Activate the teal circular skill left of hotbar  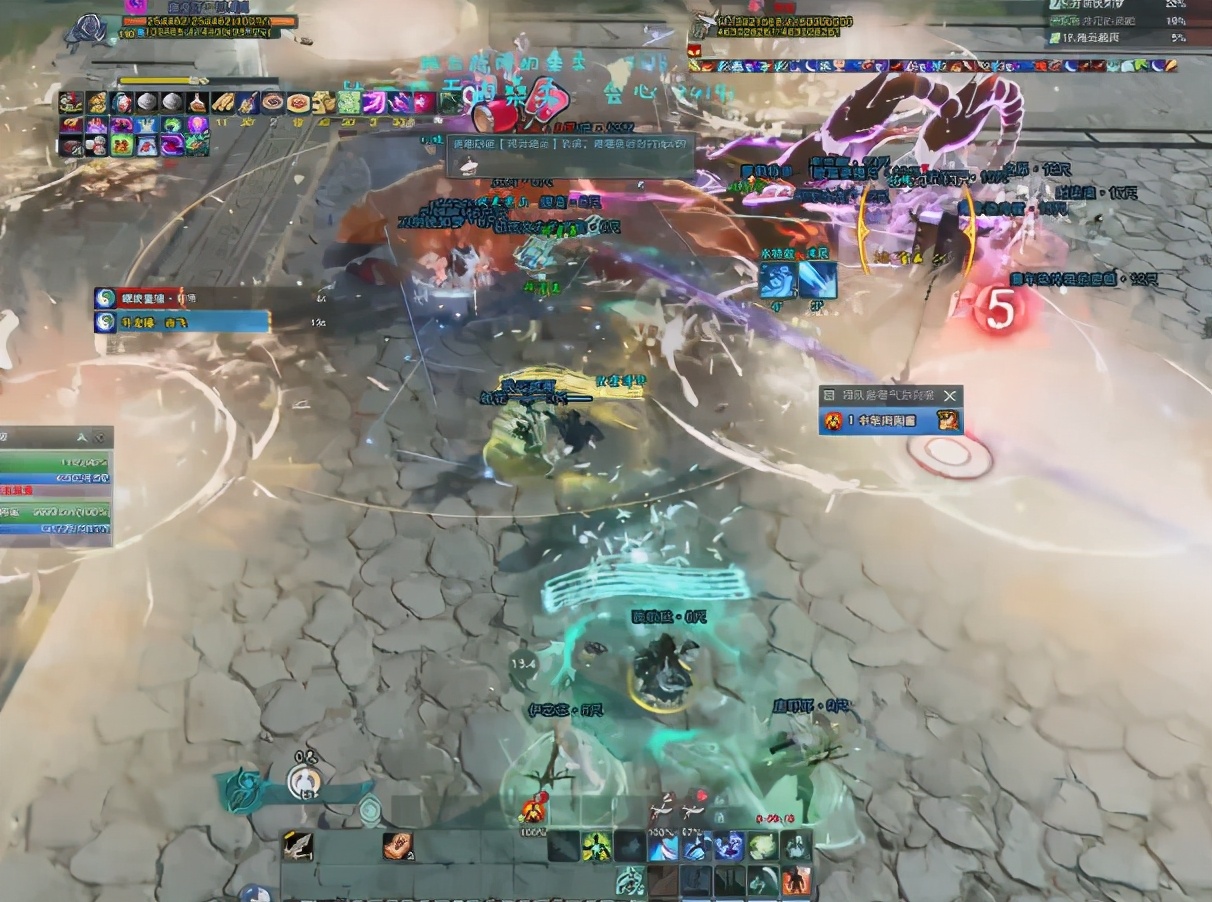pos(371,810)
